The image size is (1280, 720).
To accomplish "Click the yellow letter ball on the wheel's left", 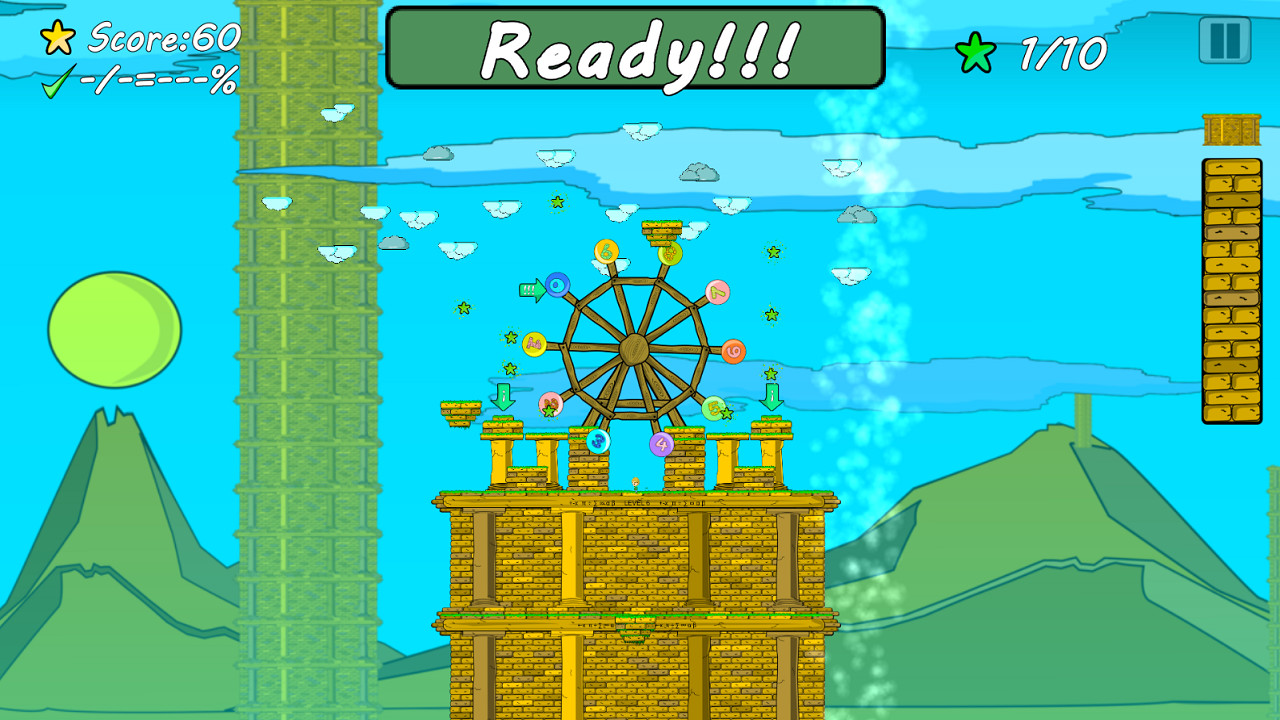I will pyautogui.click(x=533, y=344).
